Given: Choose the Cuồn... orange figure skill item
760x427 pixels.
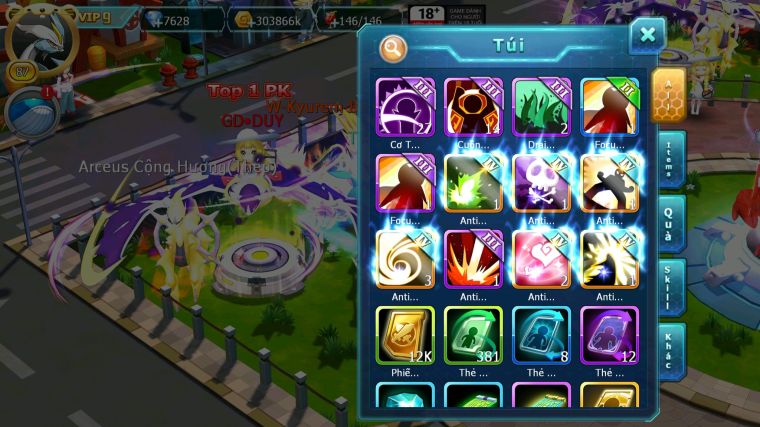Looking at the screenshot, I should pyautogui.click(x=473, y=106).
